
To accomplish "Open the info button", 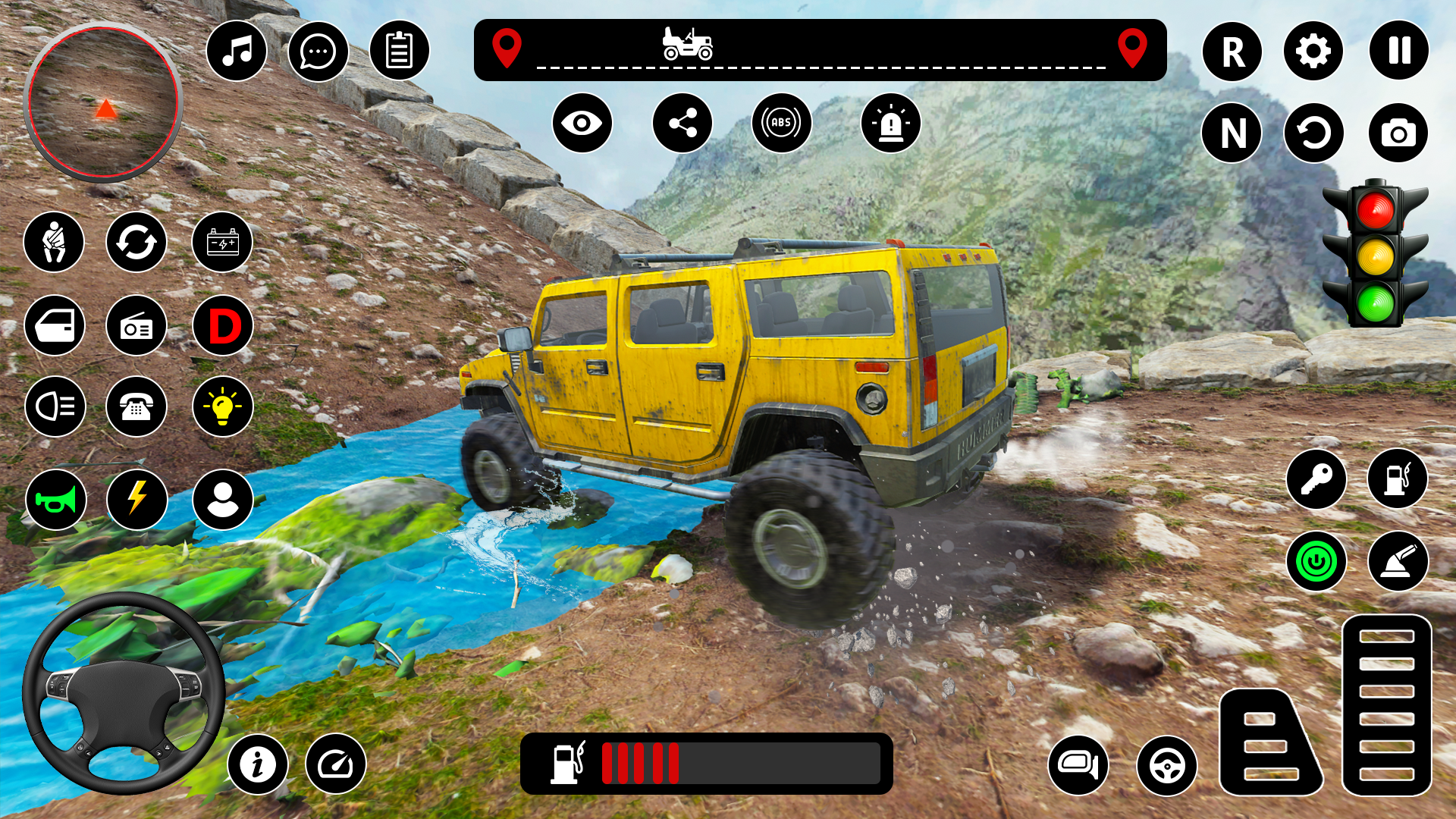I will pos(258,764).
